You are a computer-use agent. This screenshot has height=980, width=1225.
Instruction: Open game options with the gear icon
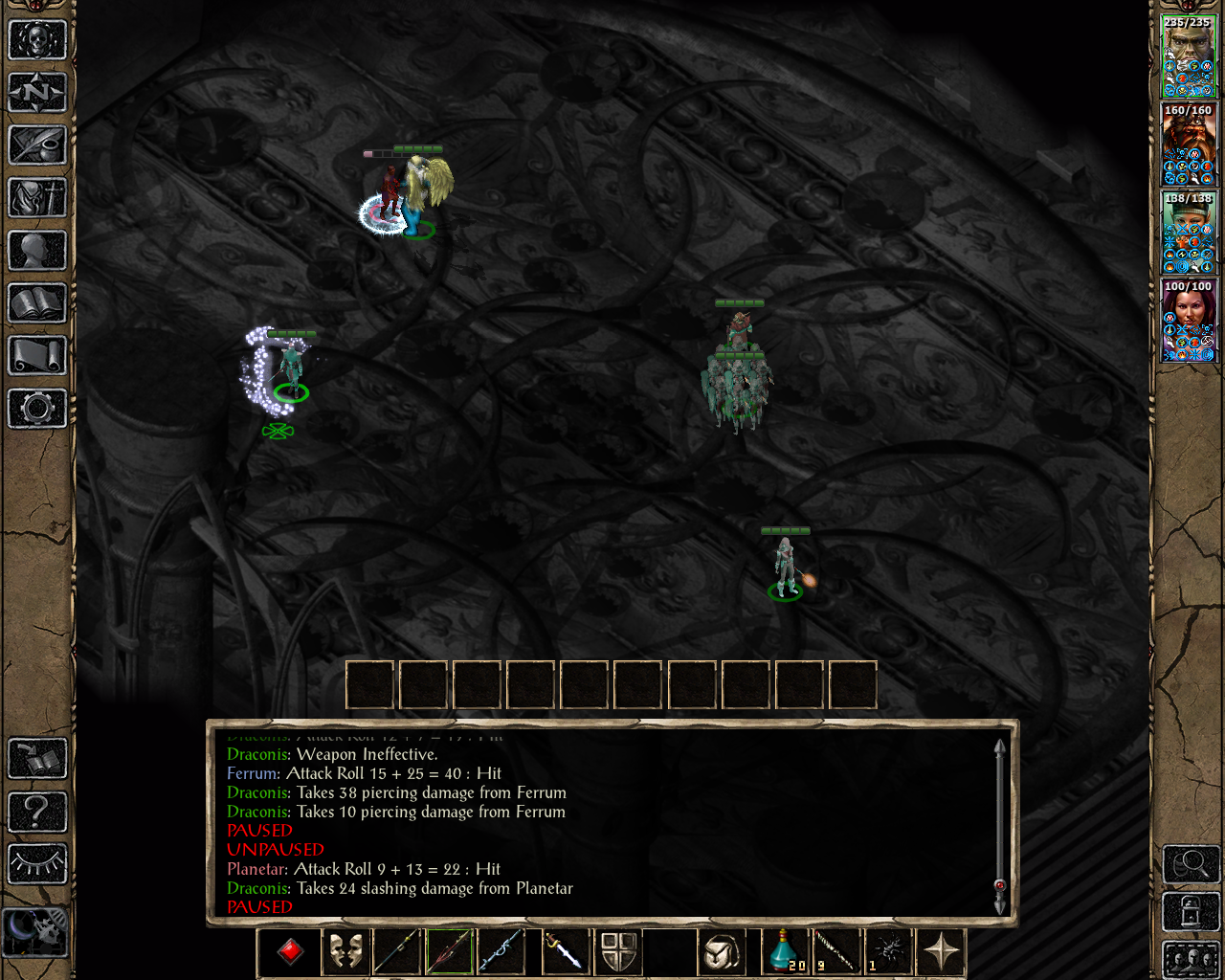click(x=38, y=409)
